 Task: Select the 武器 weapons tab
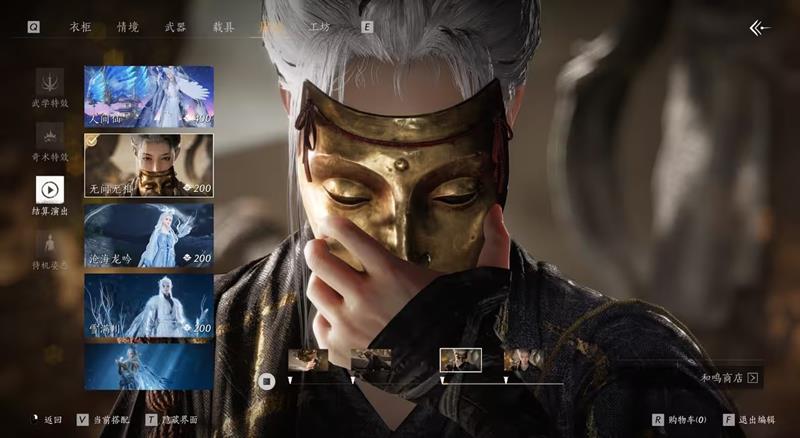[175, 27]
